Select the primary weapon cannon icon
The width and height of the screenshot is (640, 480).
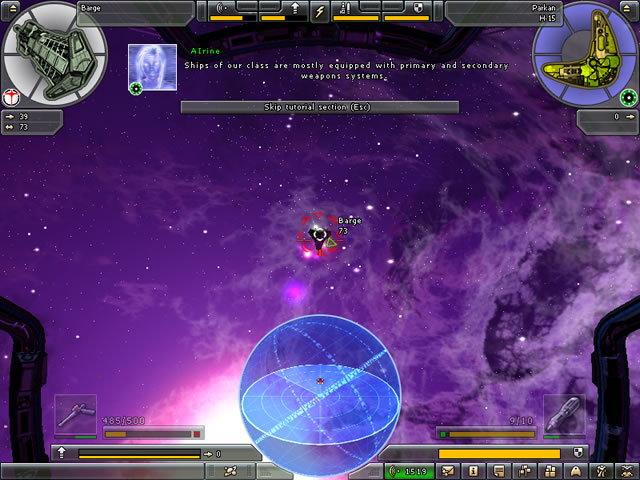pos(75,413)
